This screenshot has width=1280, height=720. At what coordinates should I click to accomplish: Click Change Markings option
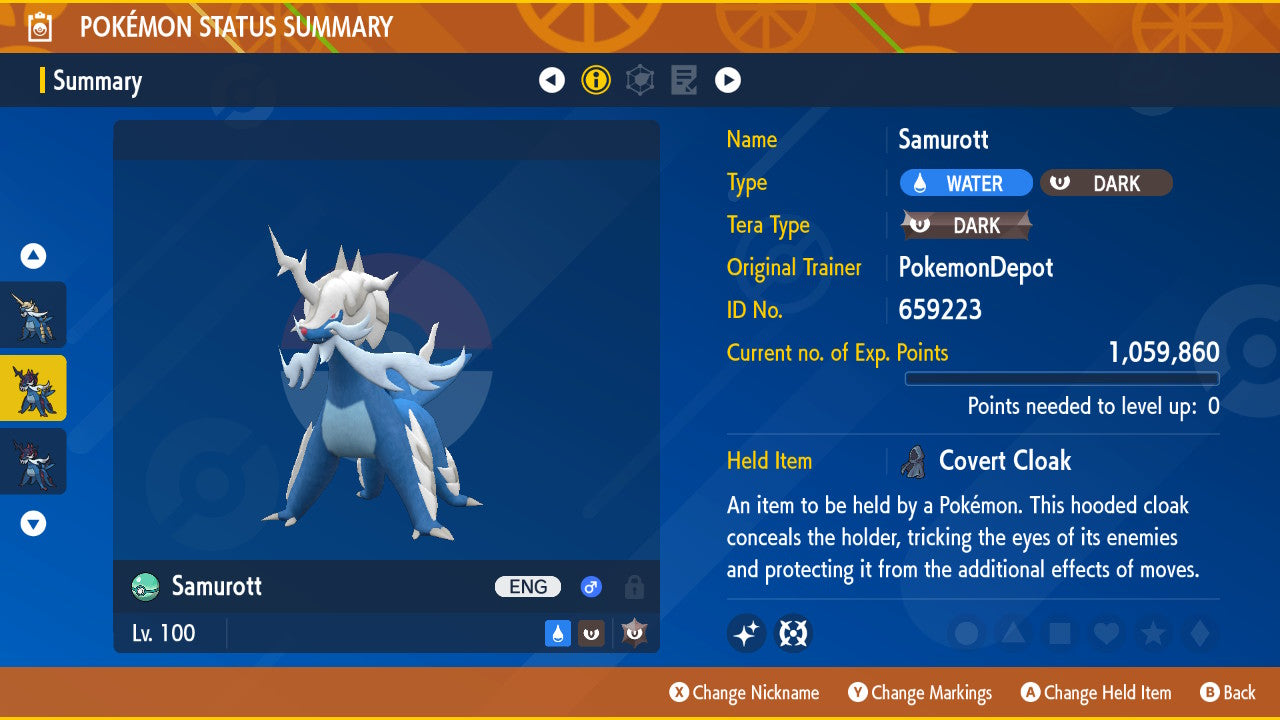click(920, 692)
